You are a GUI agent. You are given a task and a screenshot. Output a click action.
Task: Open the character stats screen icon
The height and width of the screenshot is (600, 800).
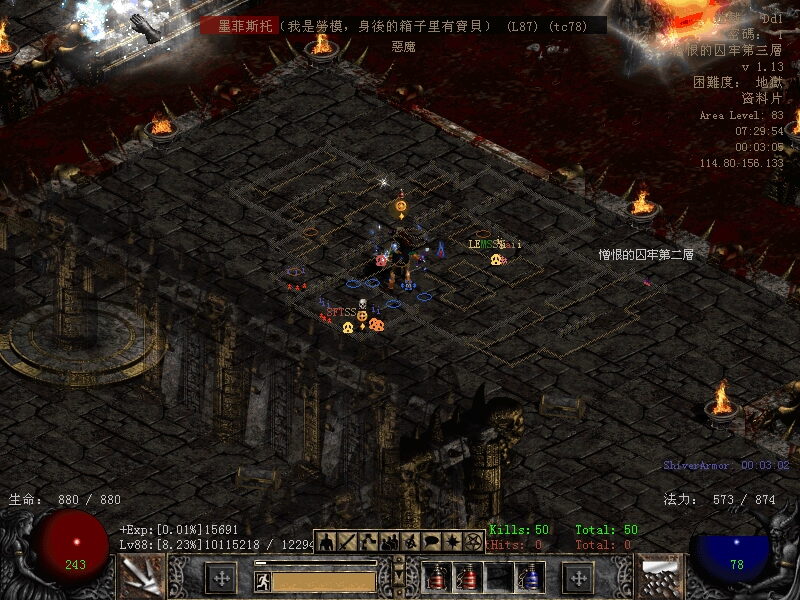tap(326, 542)
